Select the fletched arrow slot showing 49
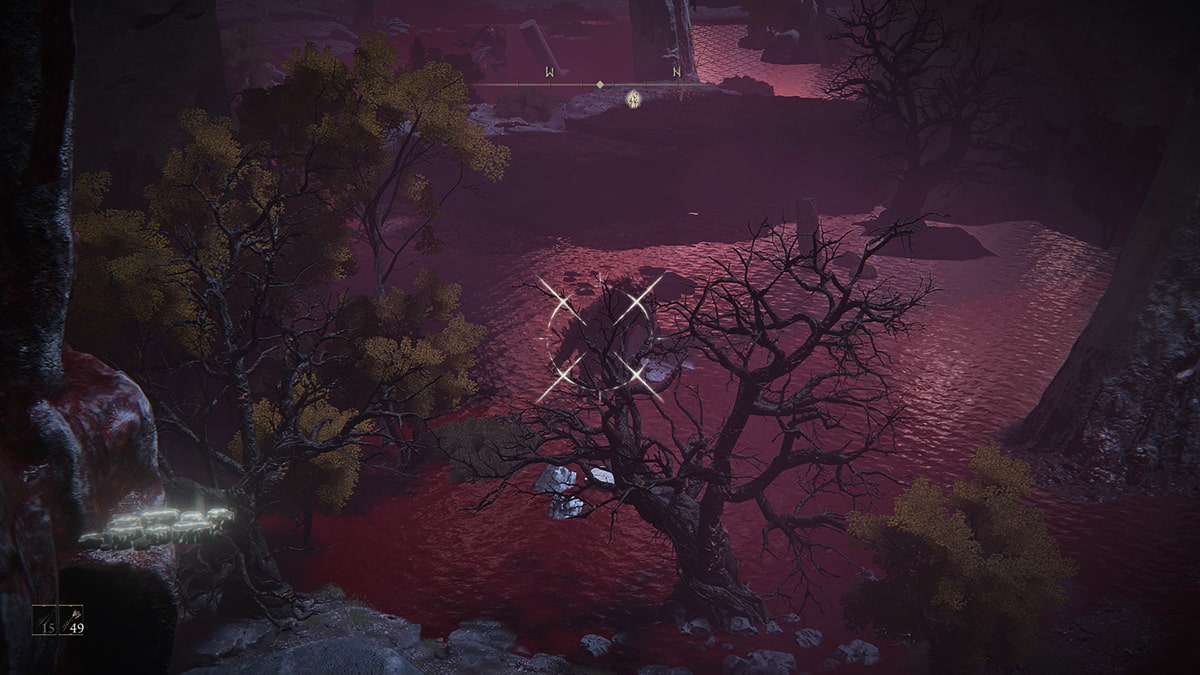The height and width of the screenshot is (675, 1200). click(x=74, y=620)
